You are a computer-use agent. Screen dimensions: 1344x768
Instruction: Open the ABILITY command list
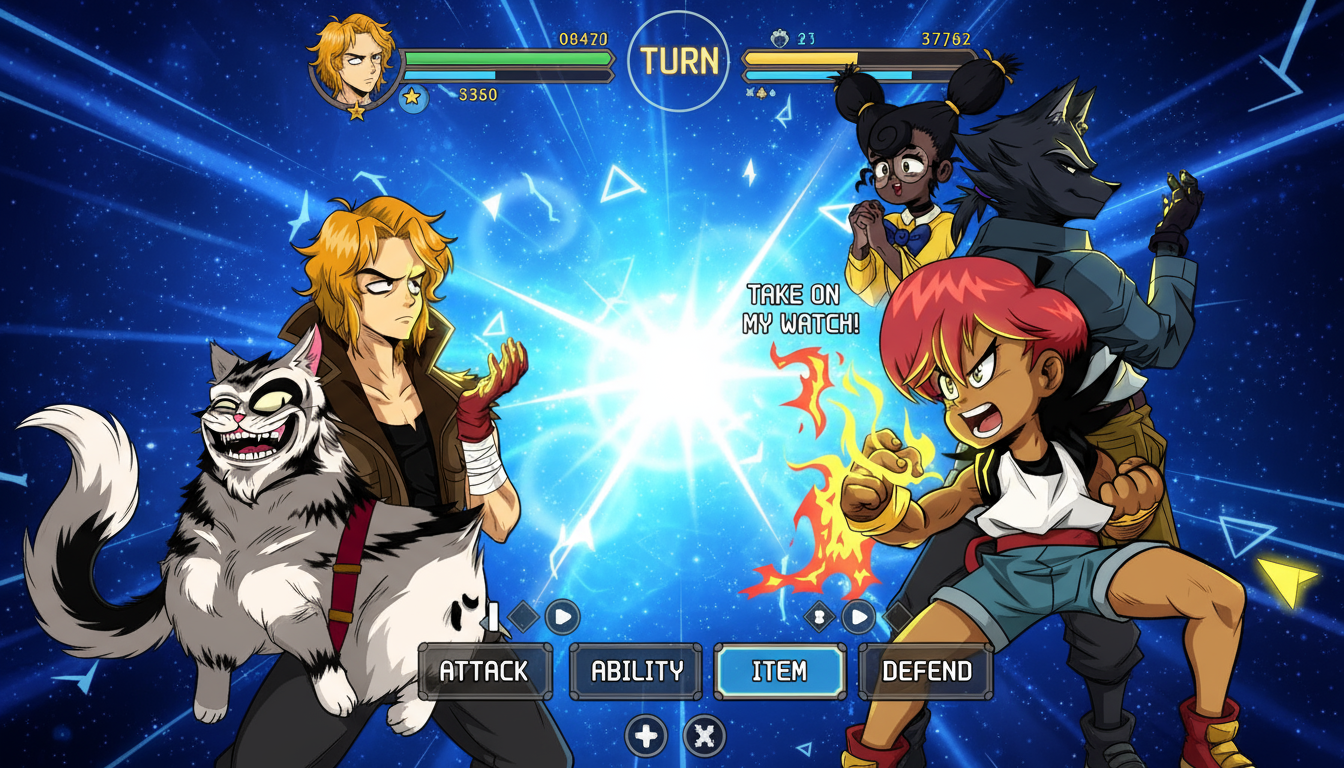pos(634,671)
